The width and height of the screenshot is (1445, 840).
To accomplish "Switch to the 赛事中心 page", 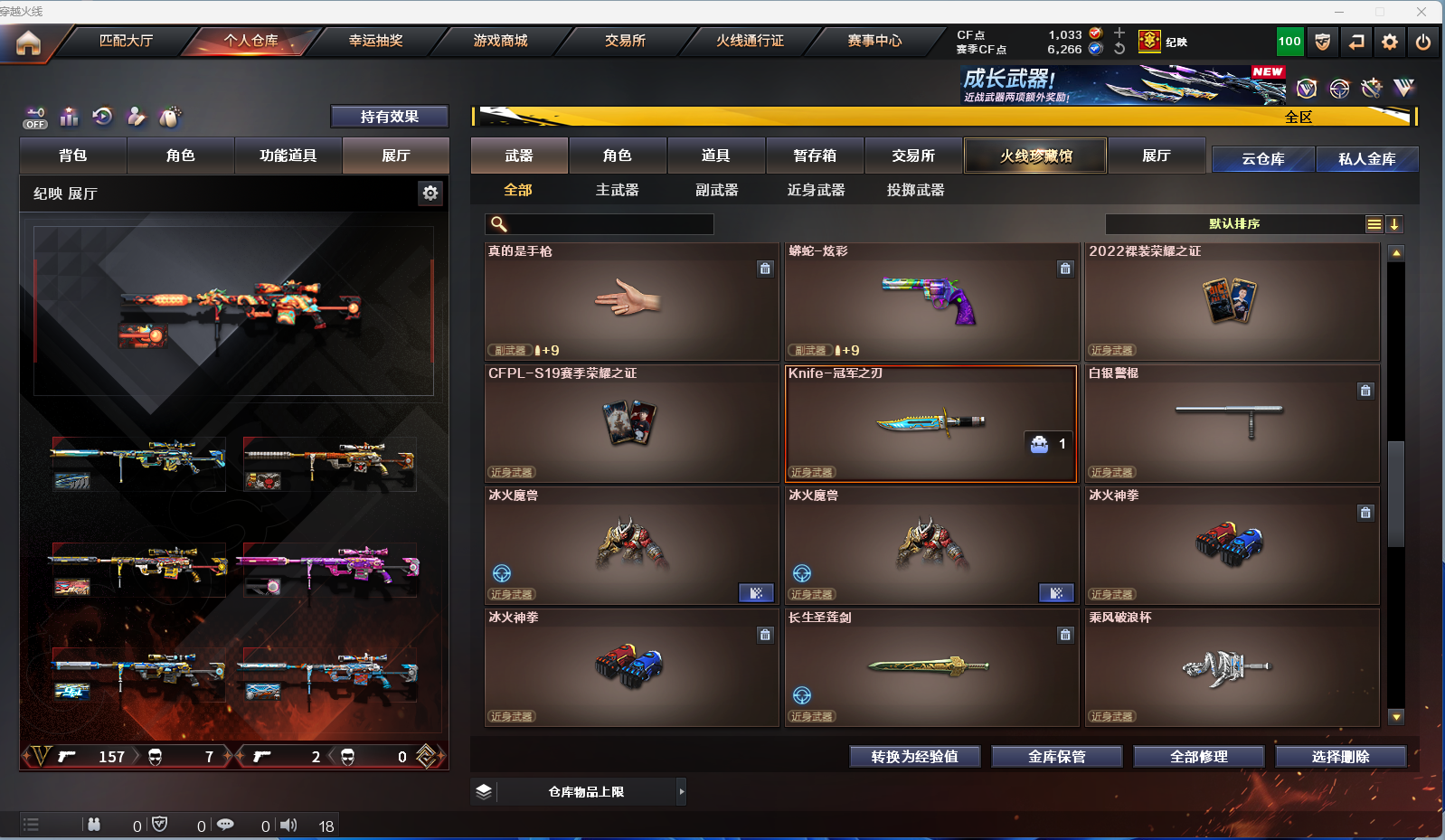I will click(x=874, y=41).
